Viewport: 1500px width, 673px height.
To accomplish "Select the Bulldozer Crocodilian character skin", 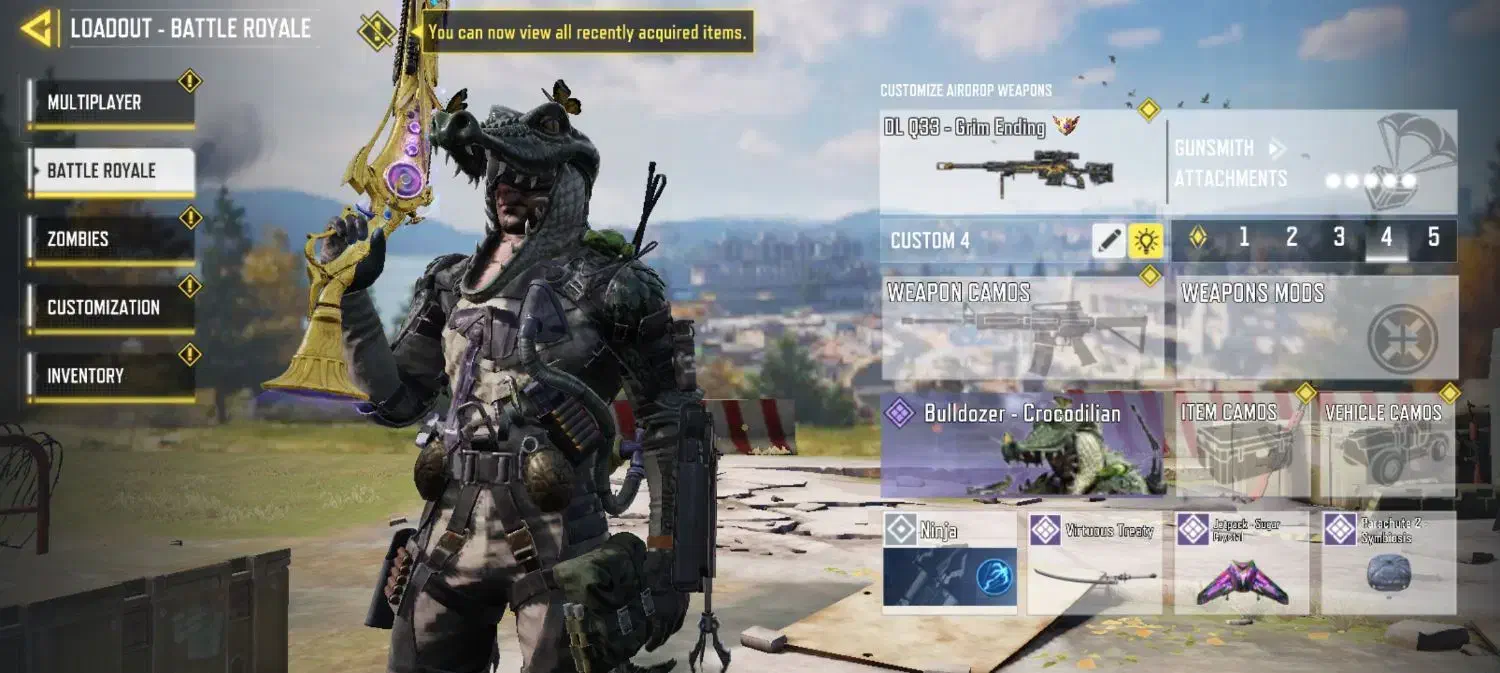I will coord(1022,445).
